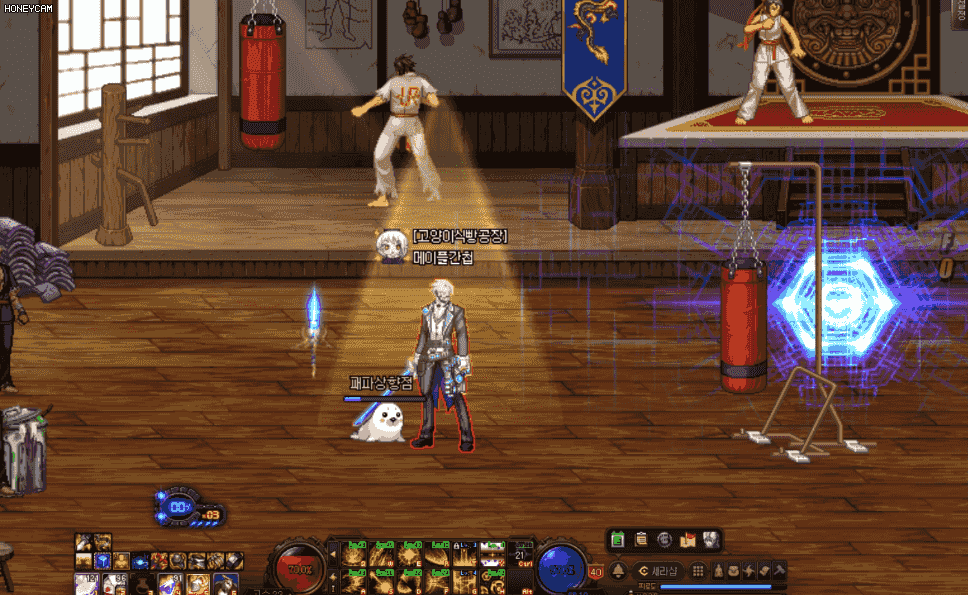Screen dimensions: 968x595
Task: Open the clipboard quest log icon
Action: pyautogui.click(x=641, y=540)
